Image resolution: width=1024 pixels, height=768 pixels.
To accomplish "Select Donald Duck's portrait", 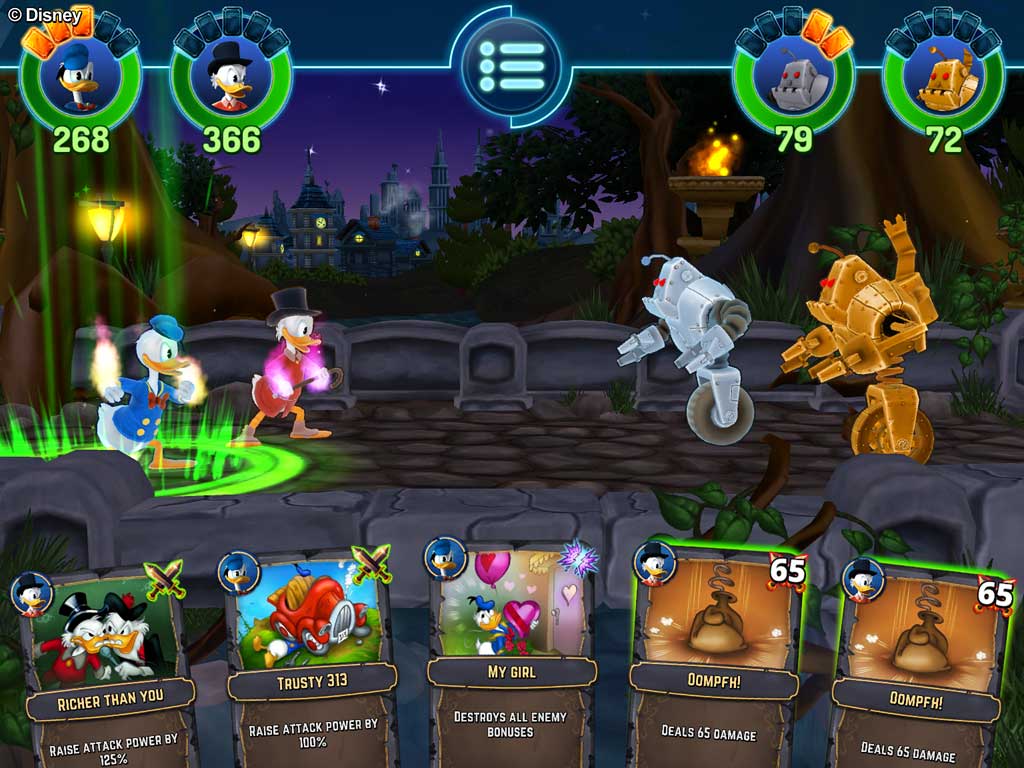I will pos(81,78).
